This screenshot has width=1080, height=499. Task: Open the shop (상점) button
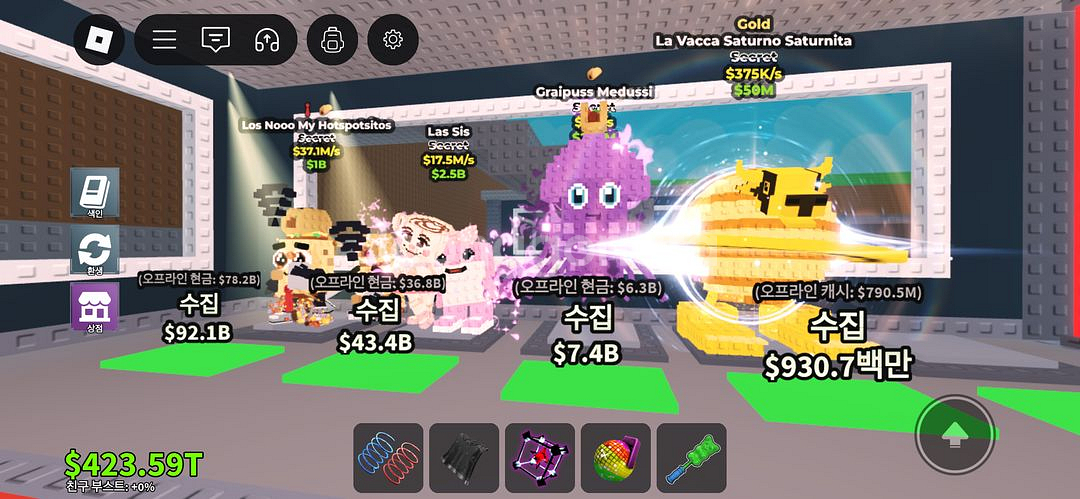94,306
